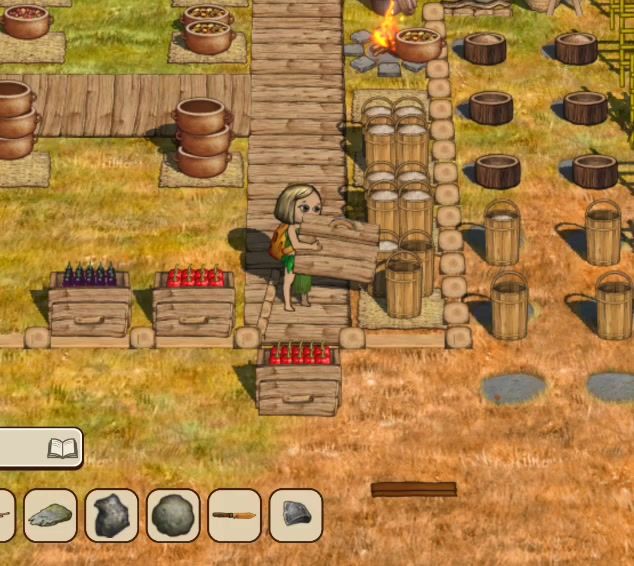This screenshot has height=566, width=634.
Task: Pick the knife hotbar slot
Action: 234,515
